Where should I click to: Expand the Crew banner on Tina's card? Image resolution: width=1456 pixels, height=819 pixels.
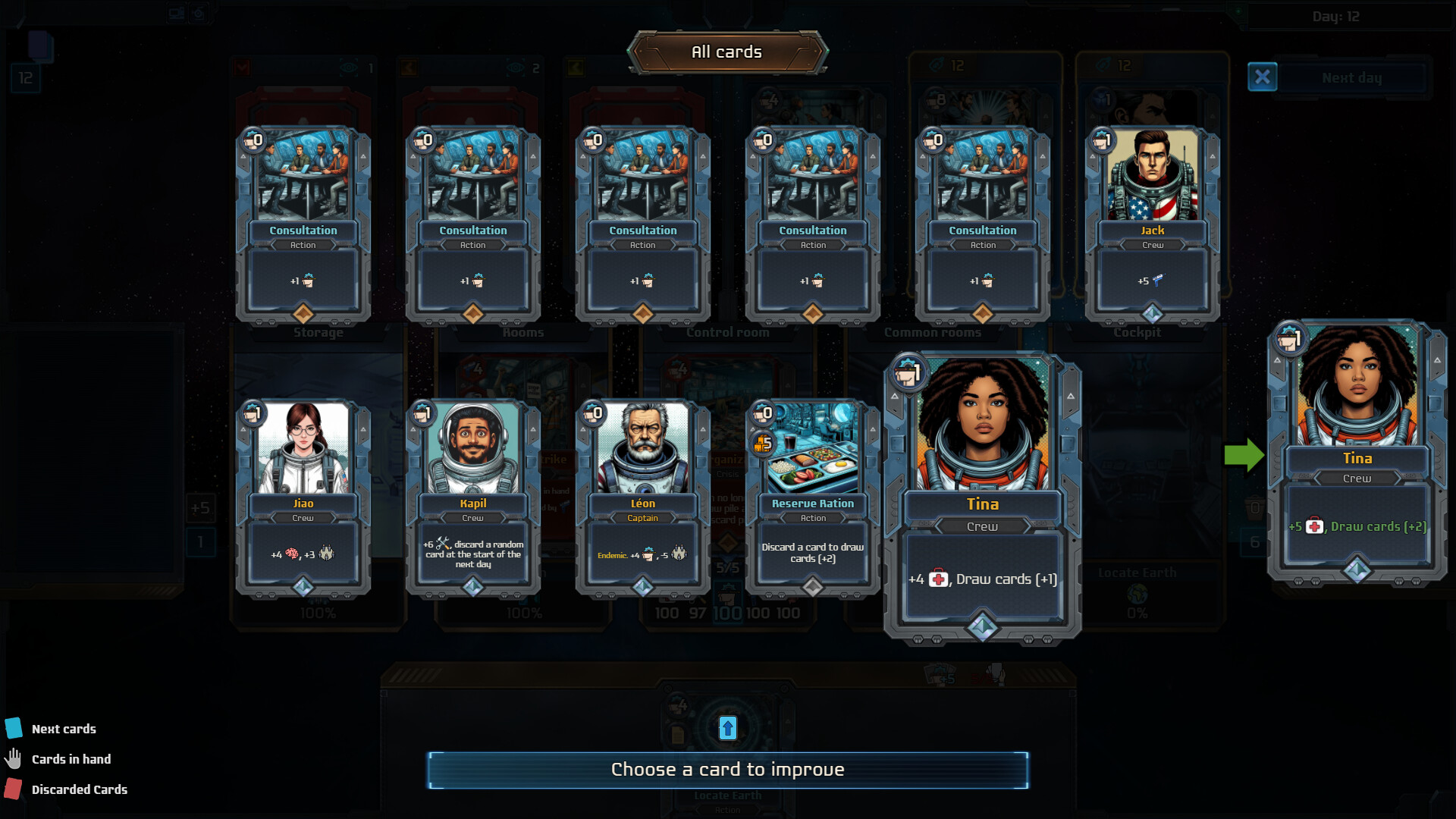click(983, 526)
